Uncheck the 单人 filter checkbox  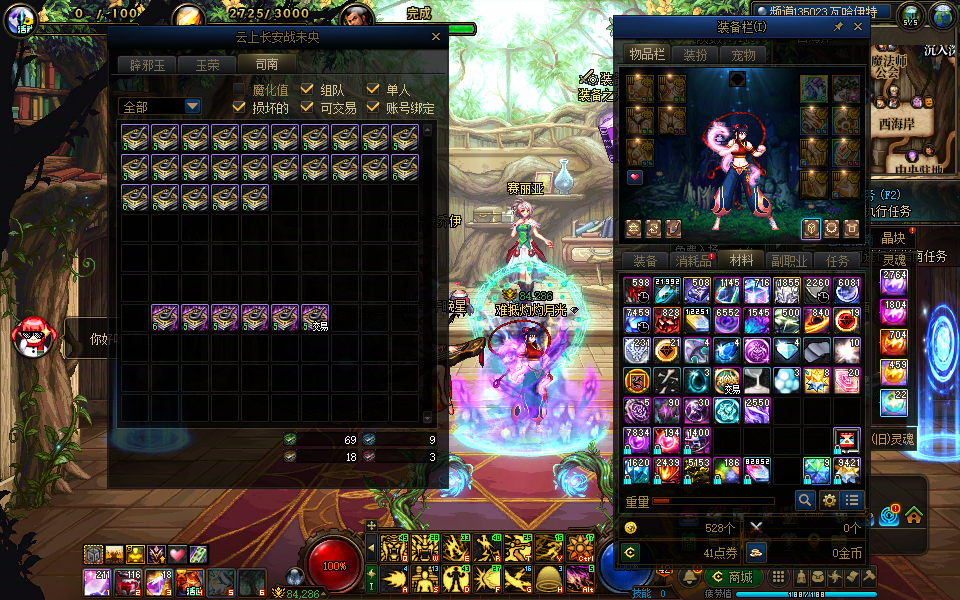coord(373,90)
